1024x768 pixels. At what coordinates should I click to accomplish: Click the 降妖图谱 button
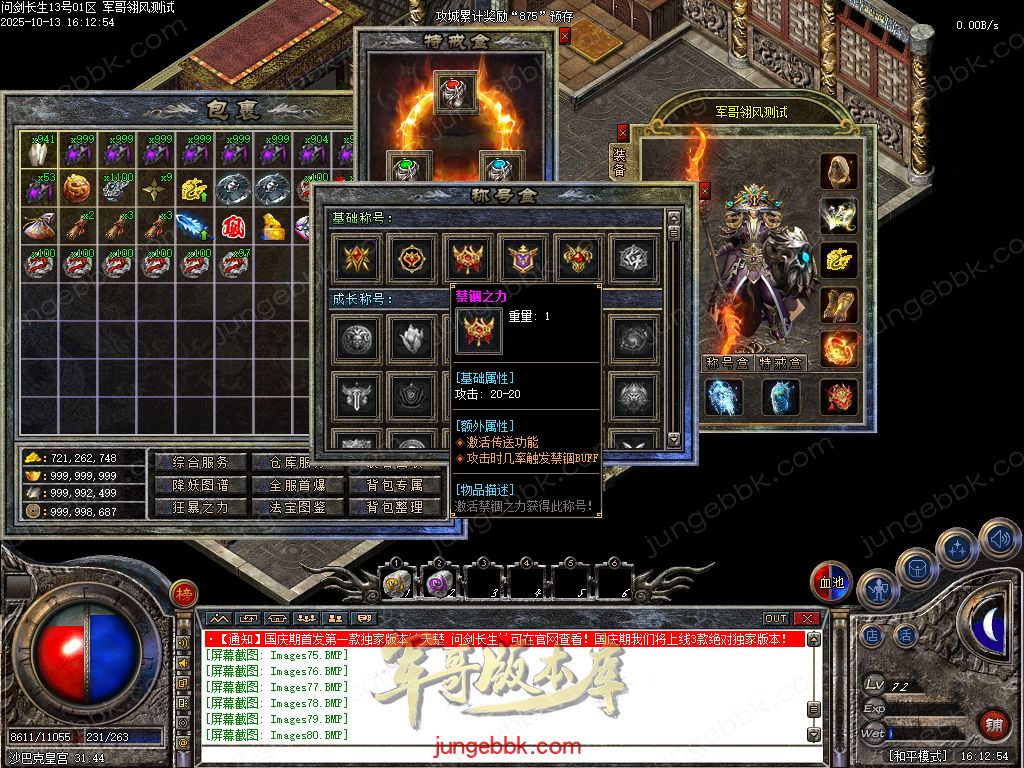194,485
